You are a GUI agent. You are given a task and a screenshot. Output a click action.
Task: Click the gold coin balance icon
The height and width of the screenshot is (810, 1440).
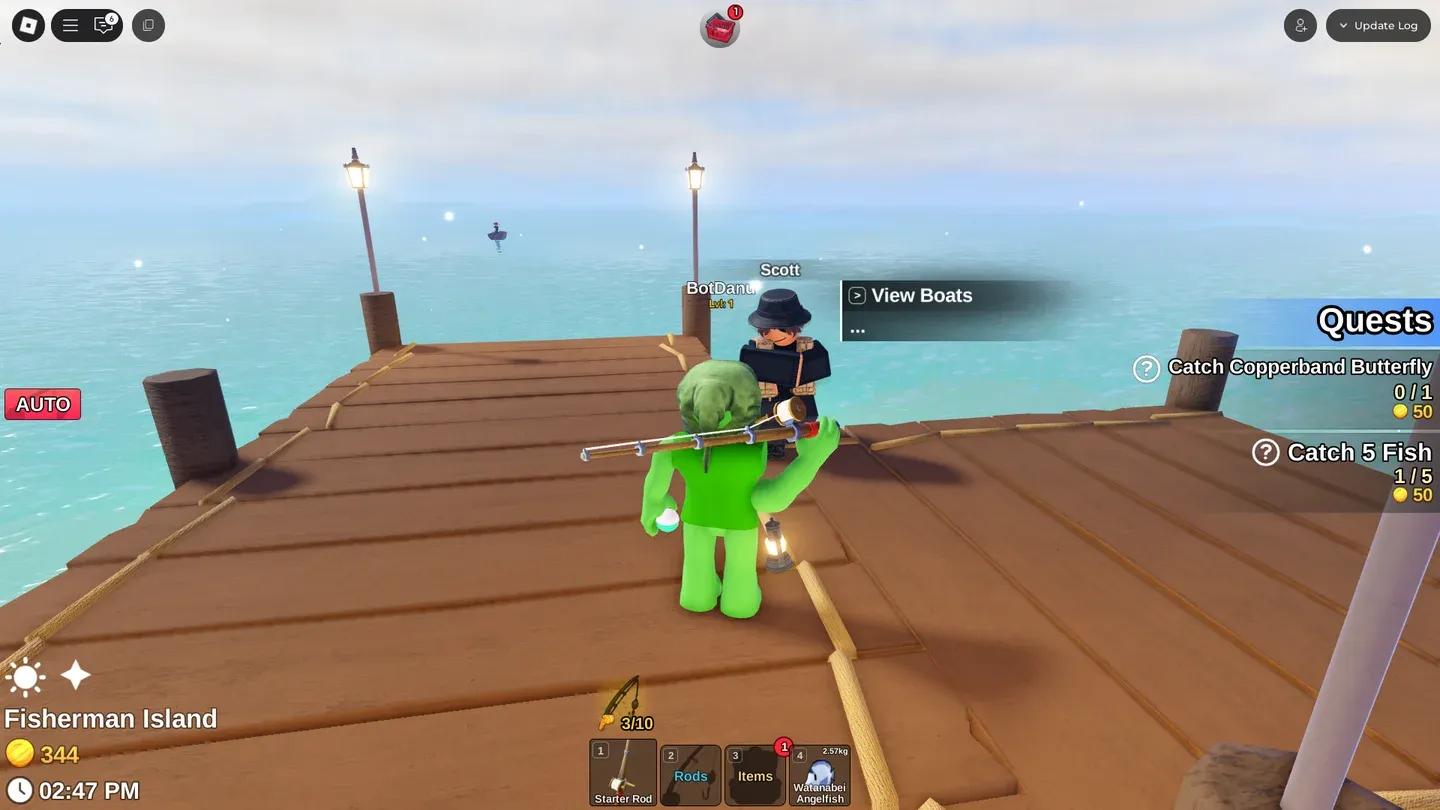click(19, 753)
